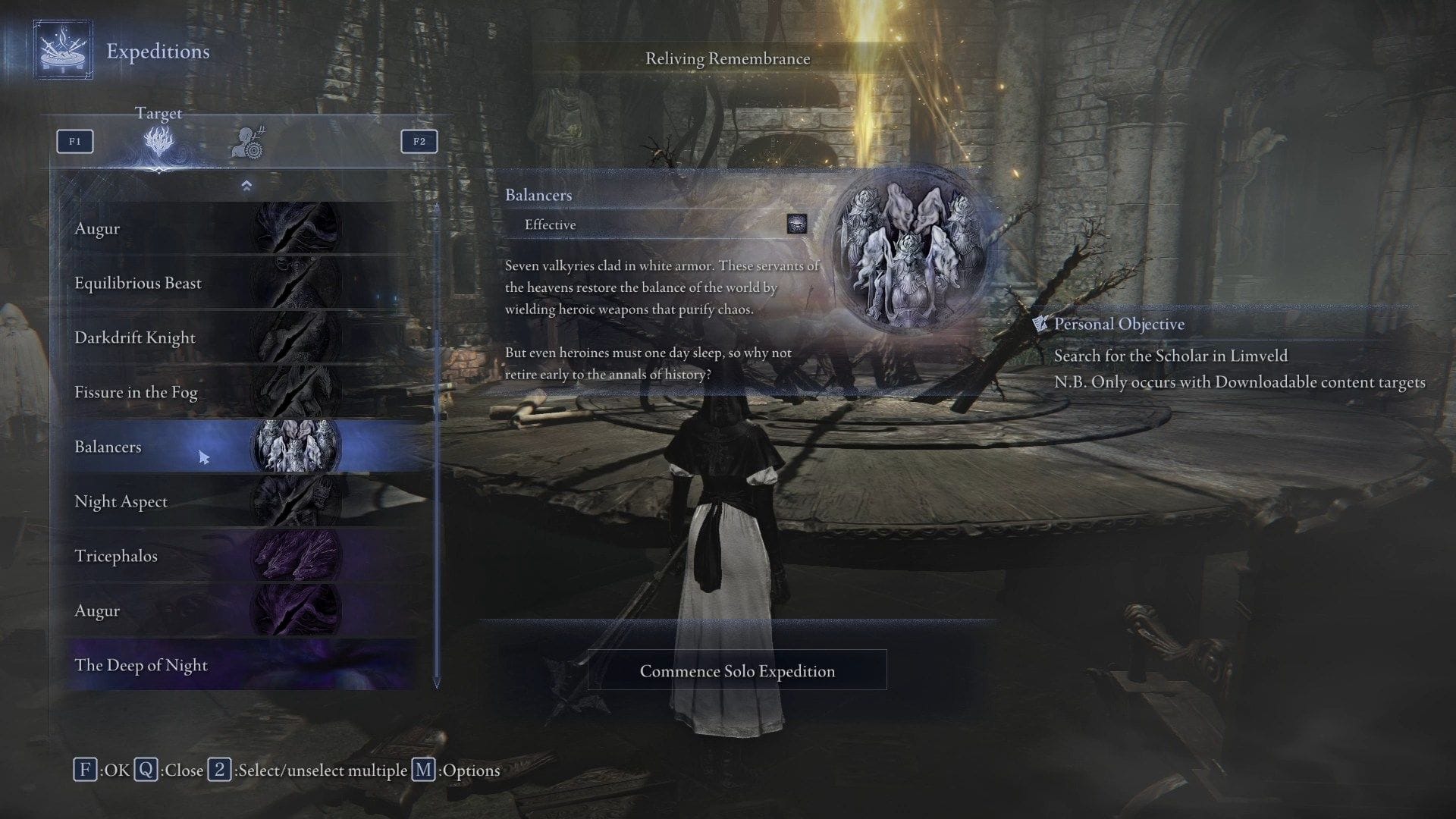
Task: Select the Fissure in the Fog target
Action: click(x=152, y=392)
